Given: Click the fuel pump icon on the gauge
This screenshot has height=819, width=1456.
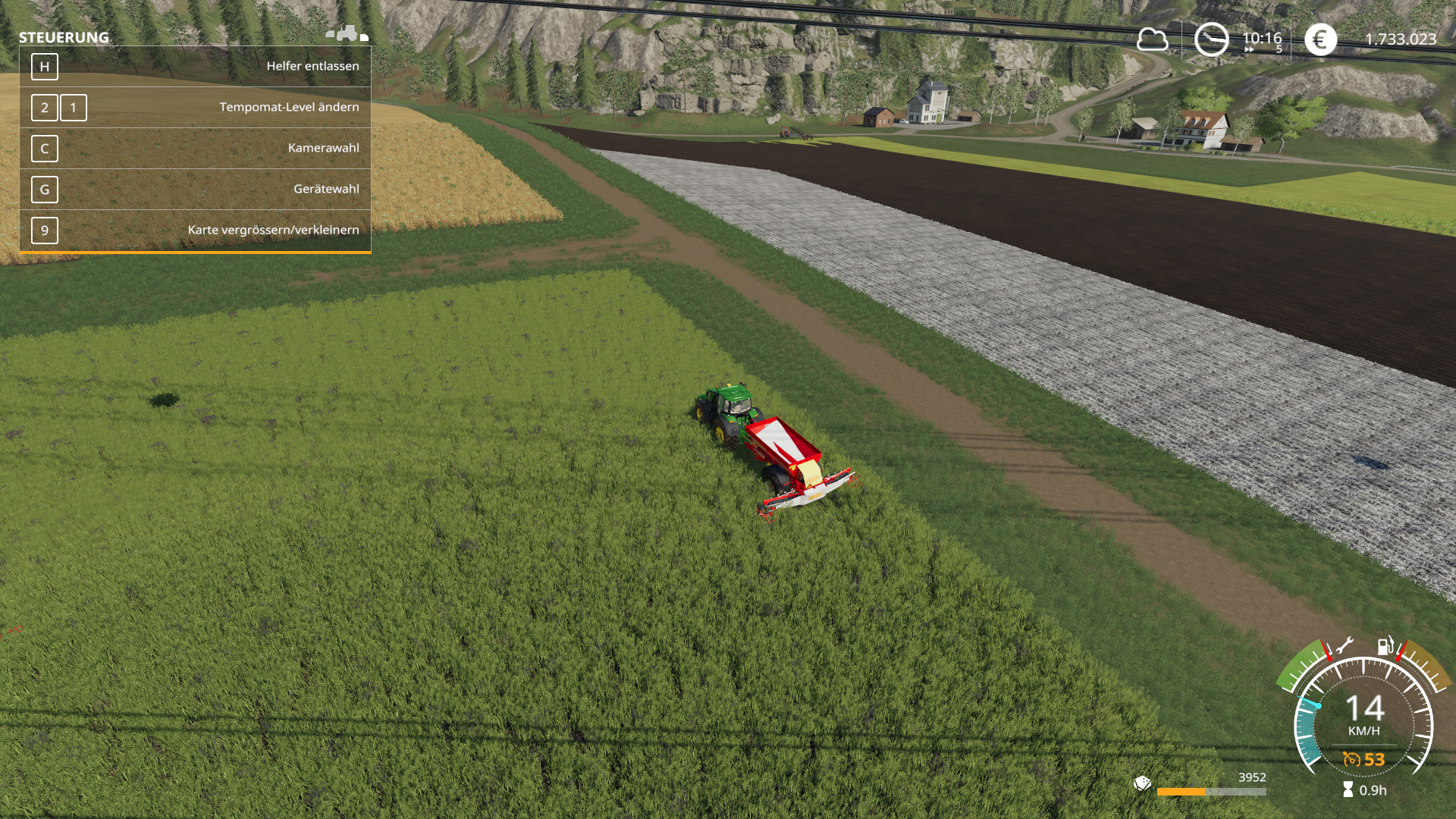Looking at the screenshot, I should 1385,646.
